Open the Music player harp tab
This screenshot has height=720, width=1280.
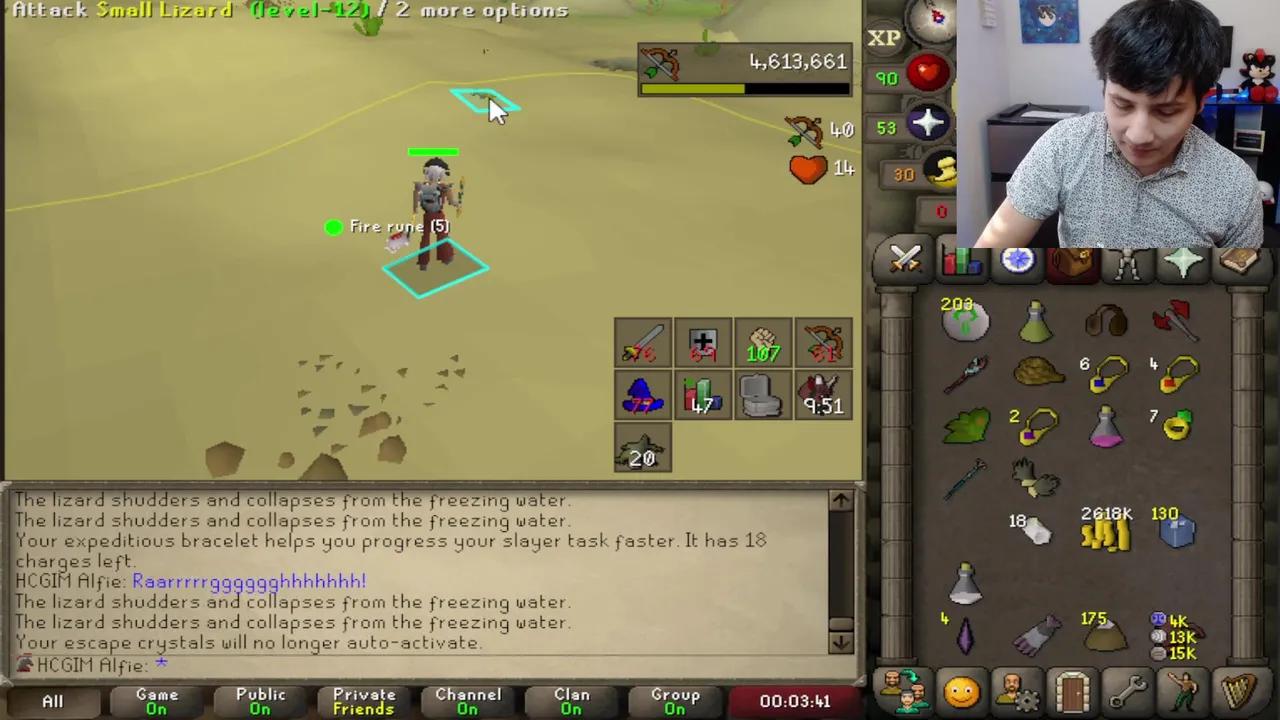click(x=1238, y=688)
